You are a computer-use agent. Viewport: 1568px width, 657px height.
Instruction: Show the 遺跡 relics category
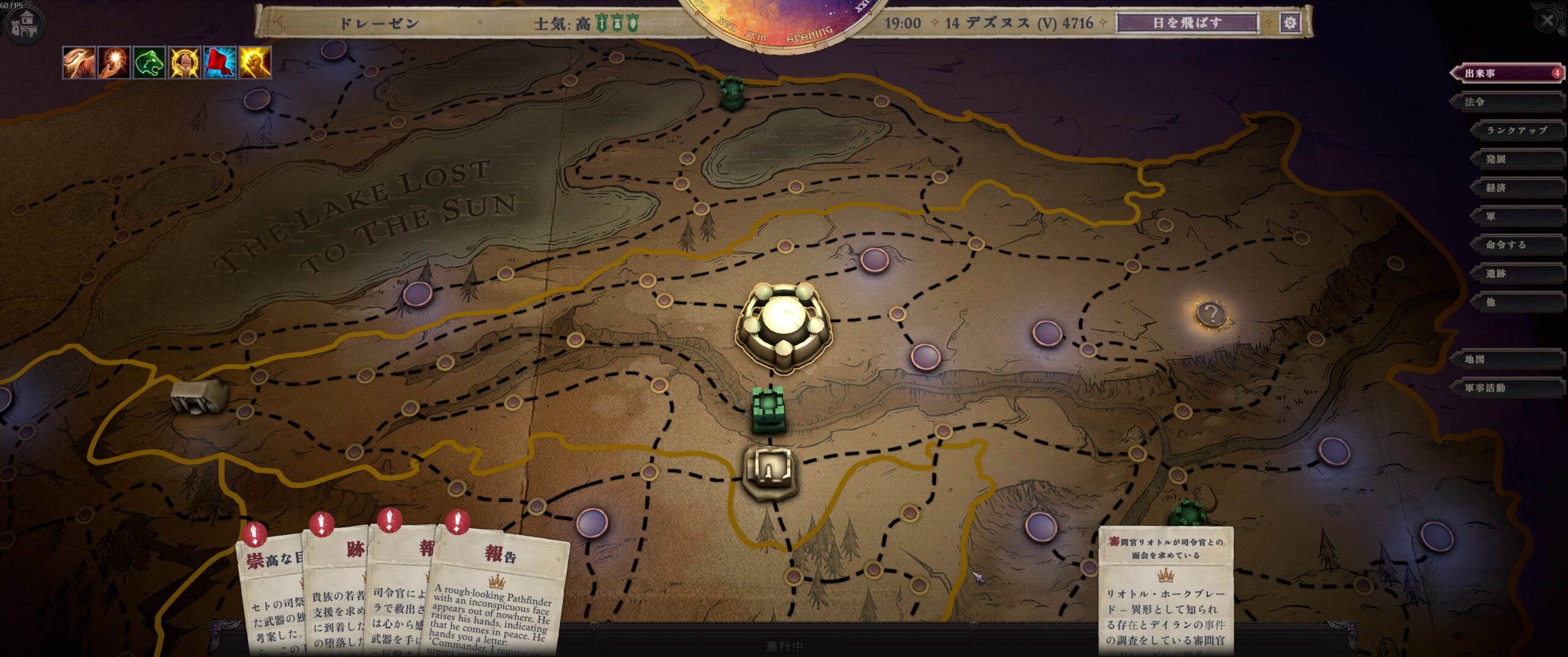pos(1517,274)
